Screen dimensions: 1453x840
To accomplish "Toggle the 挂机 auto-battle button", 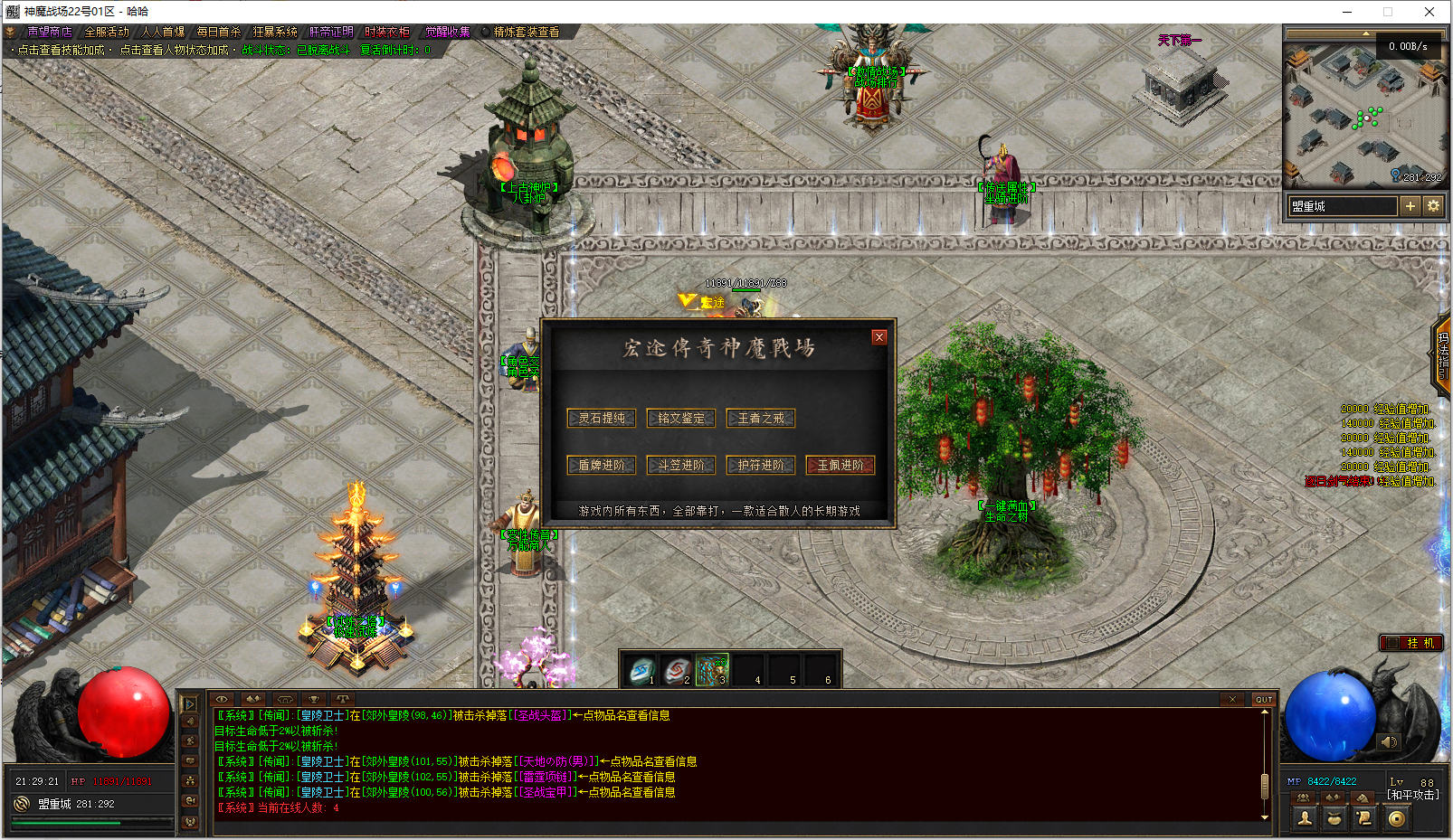I will click(x=1410, y=643).
